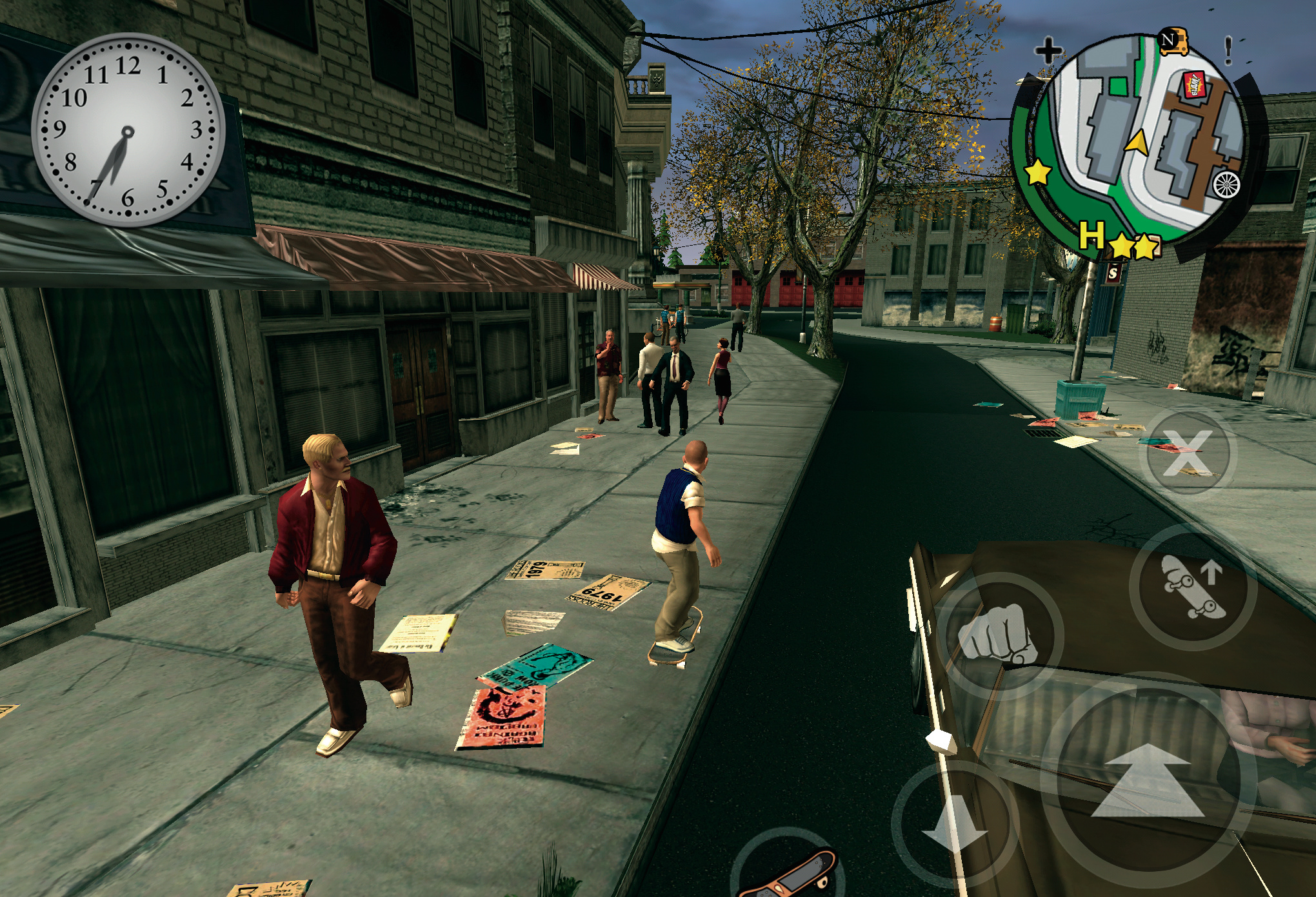1316x897 pixels.
Task: Tap the X action button
Action: tap(1188, 451)
